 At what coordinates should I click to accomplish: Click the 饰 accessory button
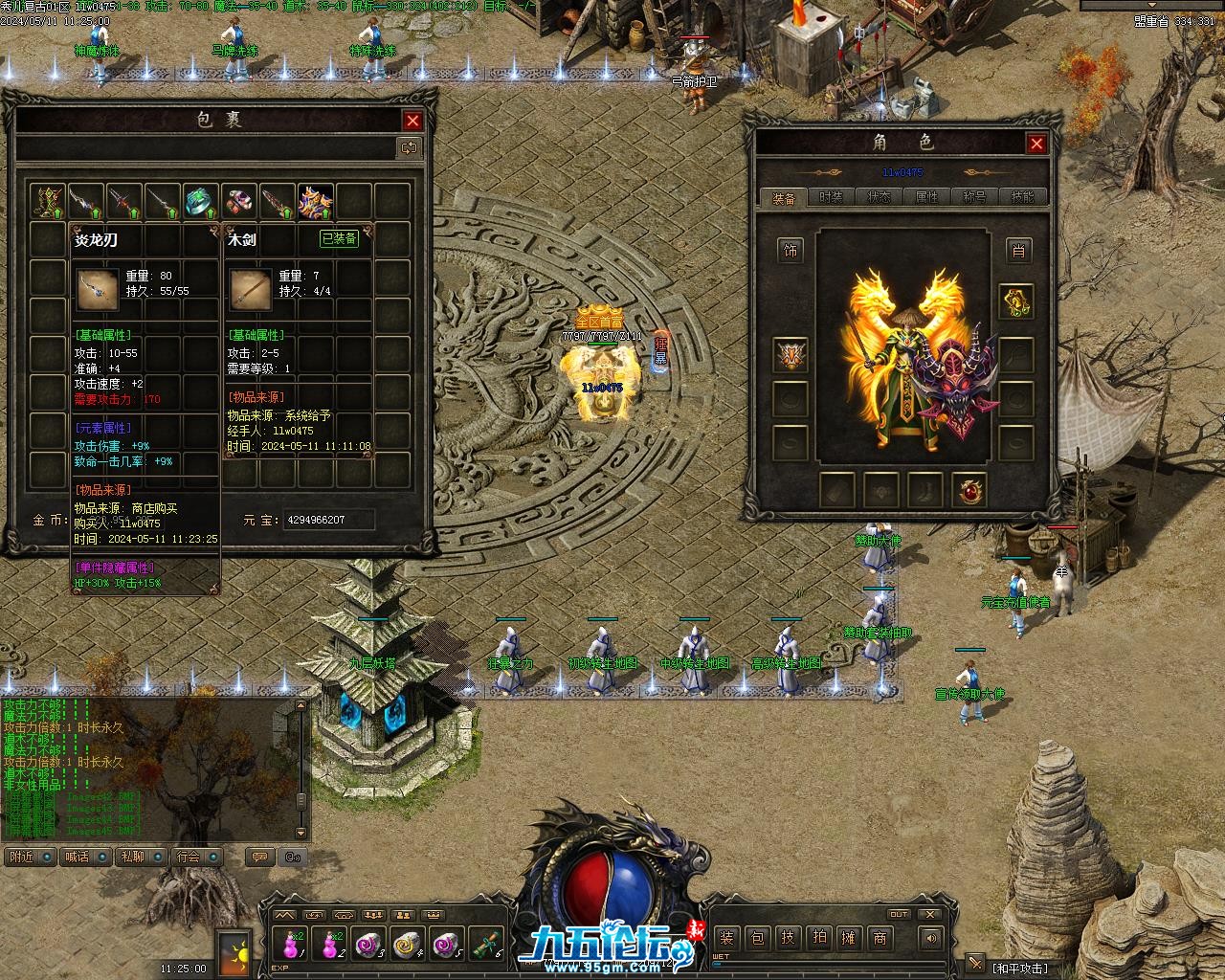coord(791,251)
